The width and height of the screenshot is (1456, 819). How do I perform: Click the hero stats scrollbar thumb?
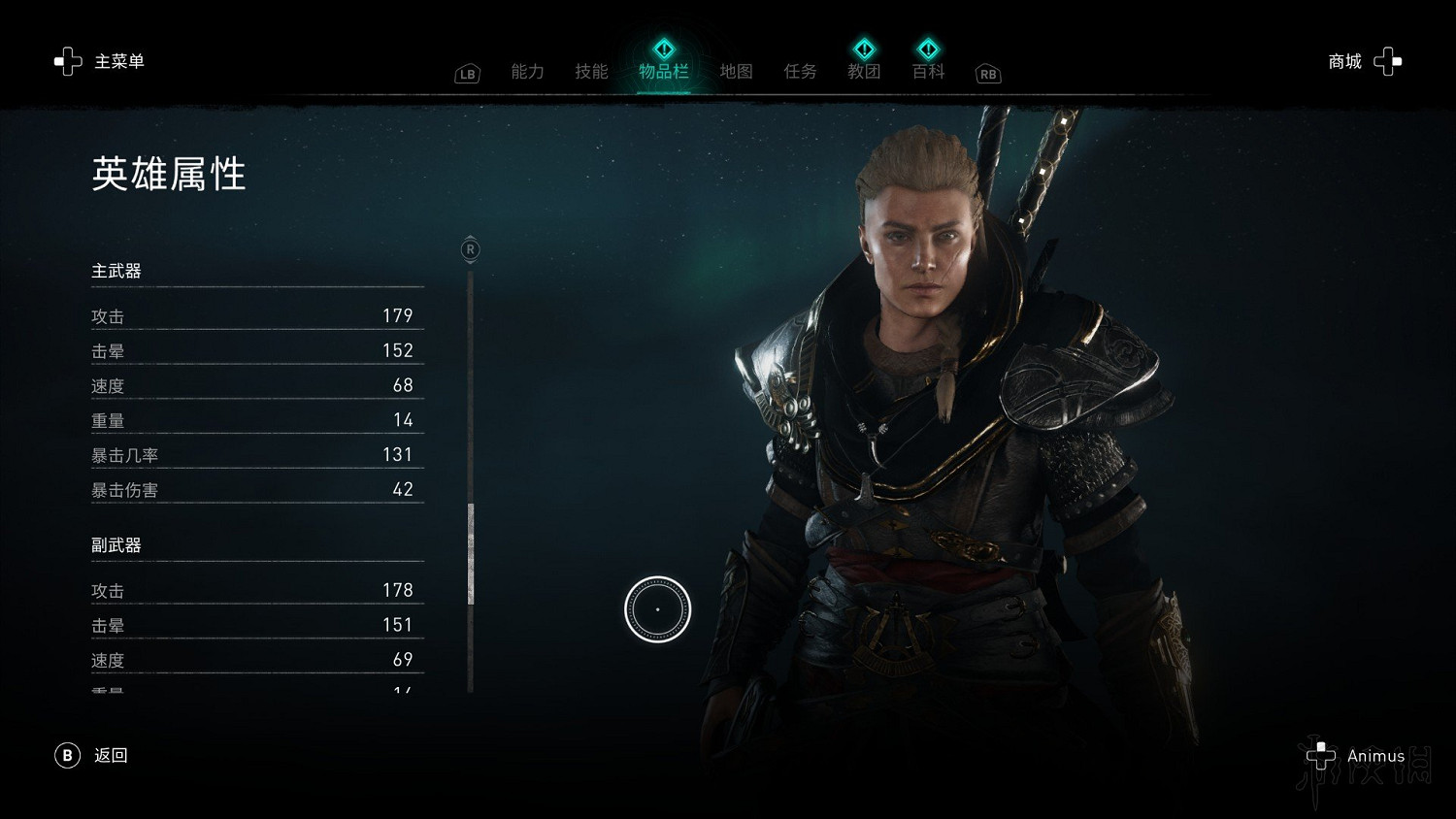pyautogui.click(x=471, y=553)
